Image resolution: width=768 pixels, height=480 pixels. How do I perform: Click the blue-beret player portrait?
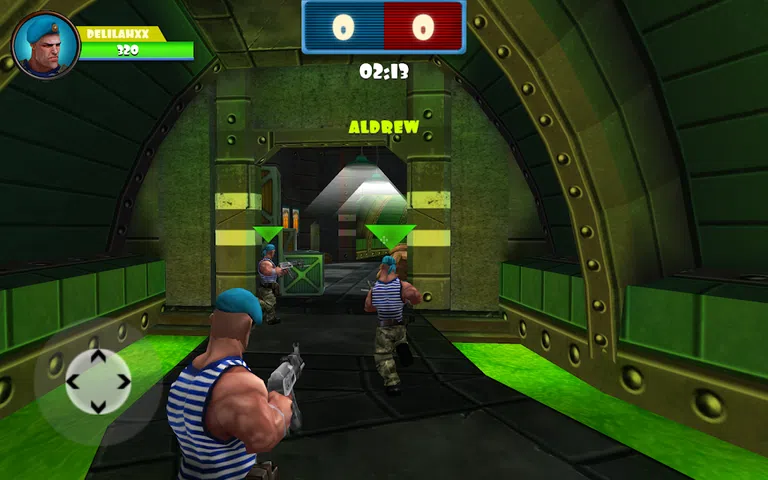coord(45,45)
